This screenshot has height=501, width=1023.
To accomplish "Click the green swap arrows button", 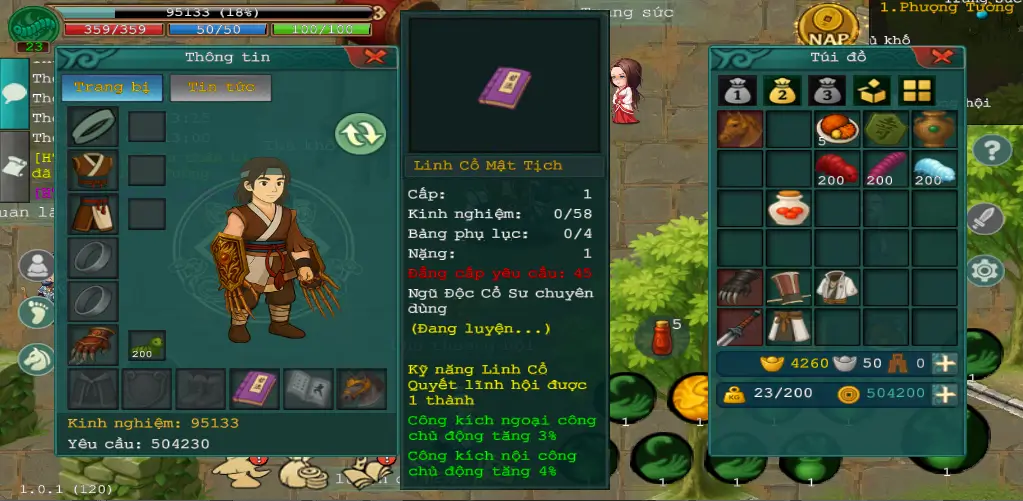I will coord(360,134).
